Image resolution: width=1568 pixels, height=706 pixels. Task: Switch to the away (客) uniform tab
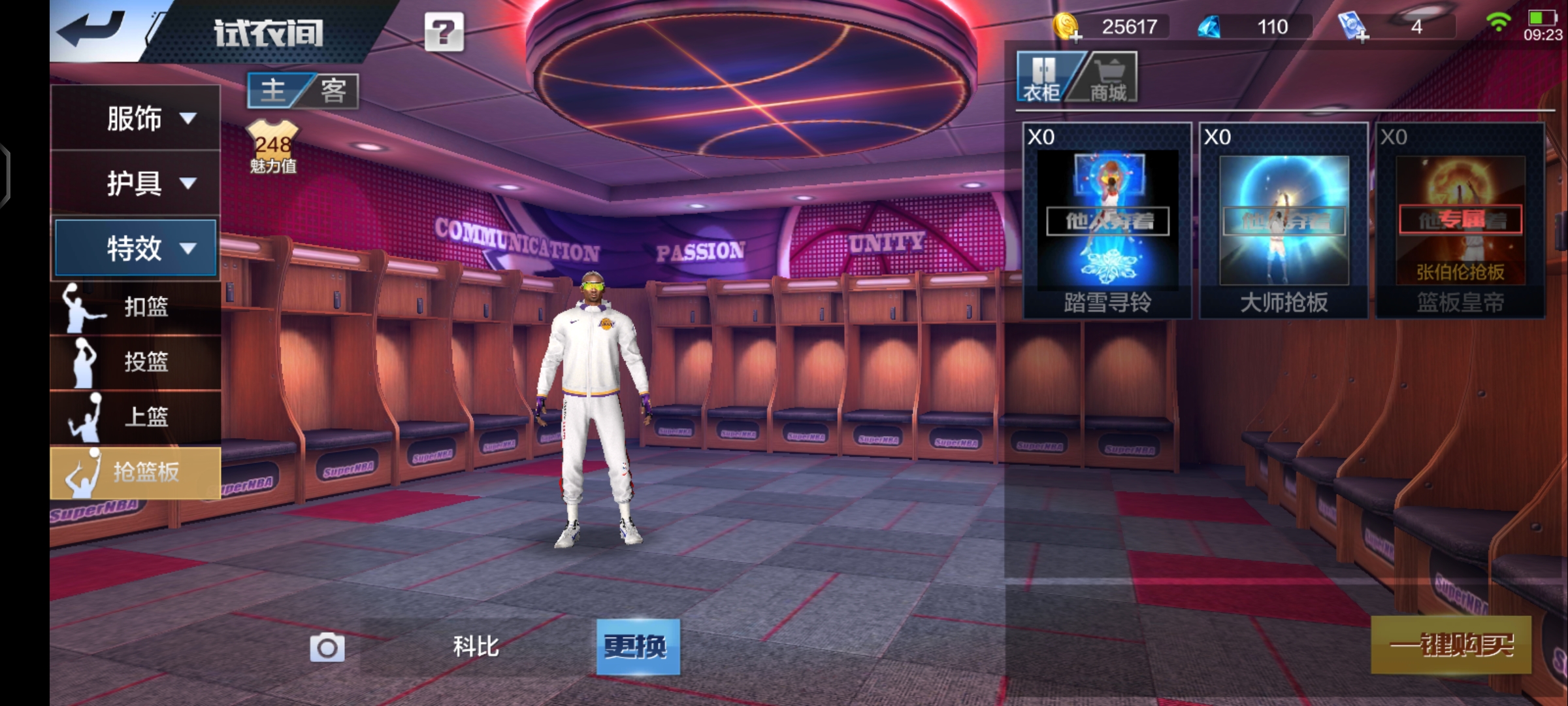click(x=333, y=90)
